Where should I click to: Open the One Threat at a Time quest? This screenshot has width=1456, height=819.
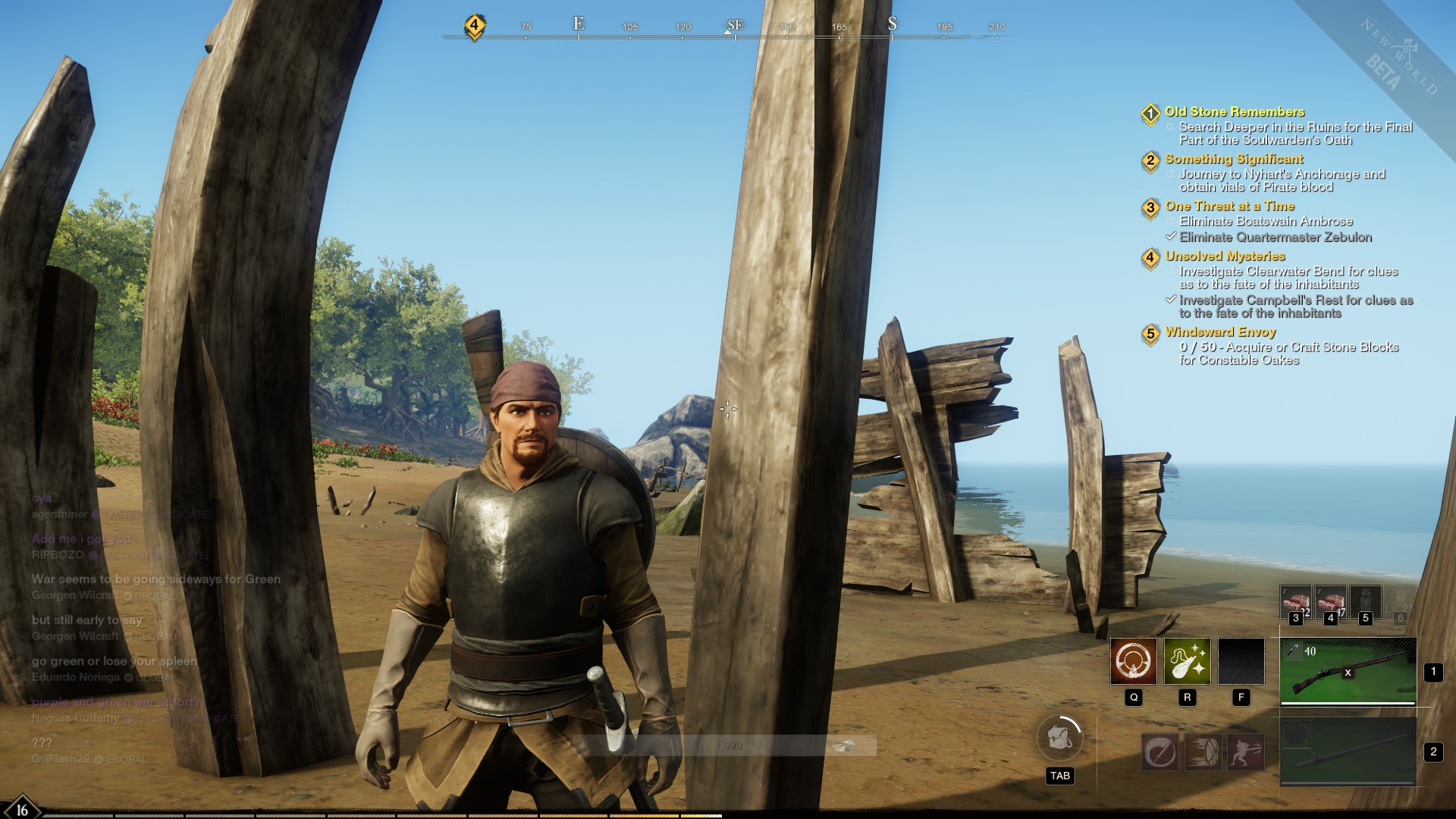tap(1229, 206)
